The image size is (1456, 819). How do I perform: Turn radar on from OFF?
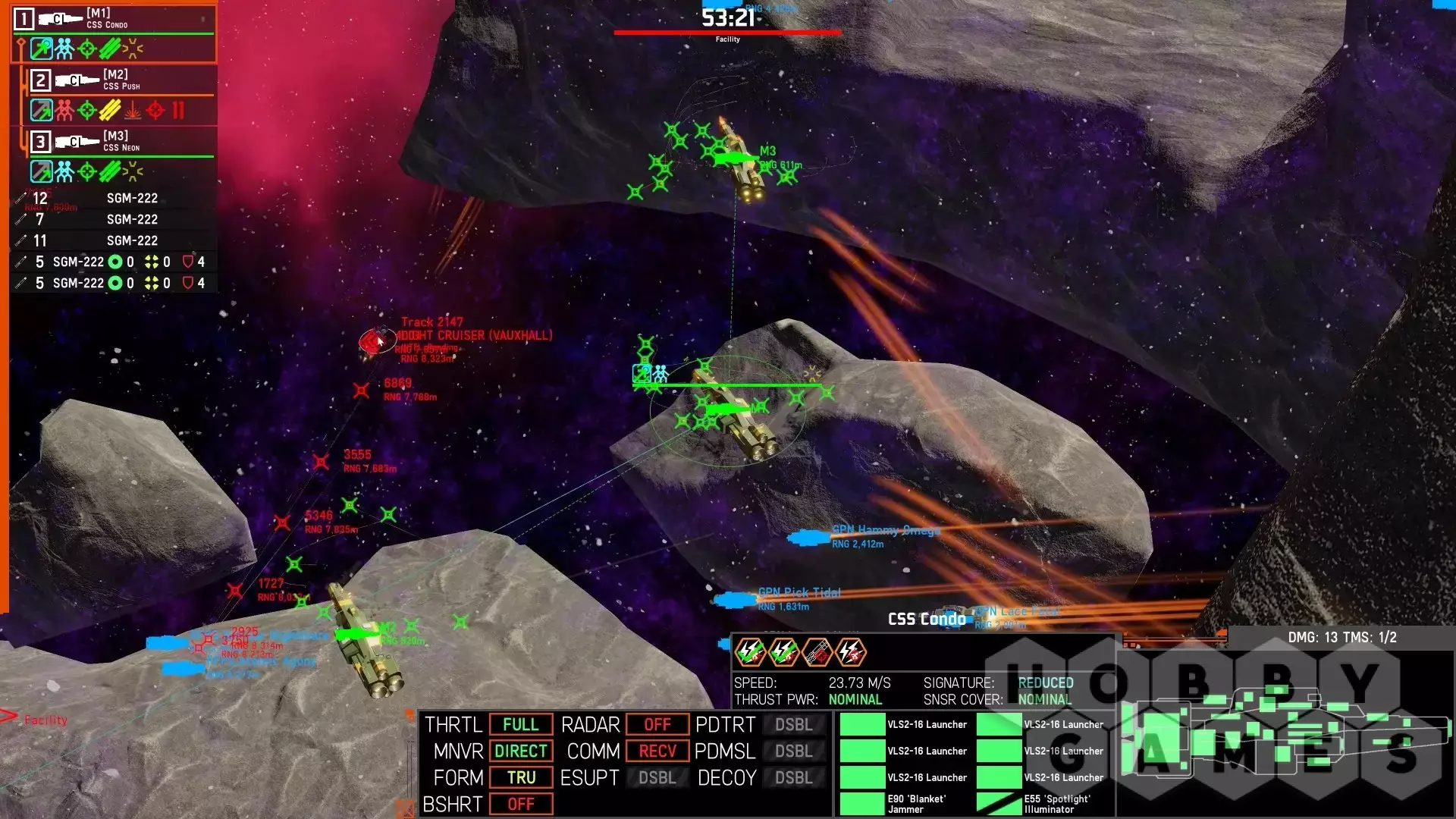pos(657,725)
